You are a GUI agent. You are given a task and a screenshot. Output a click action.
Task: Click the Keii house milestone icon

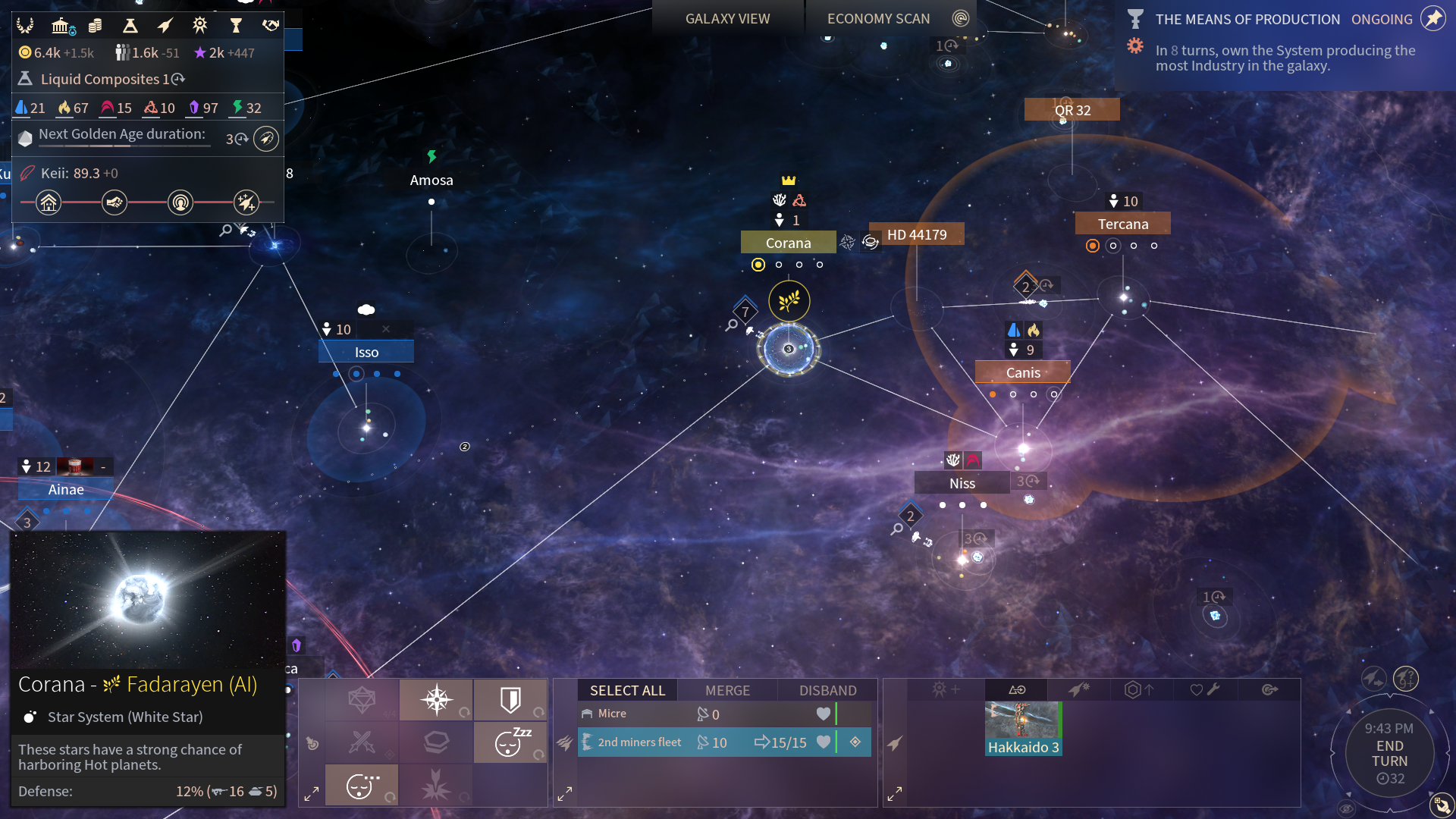click(x=49, y=202)
